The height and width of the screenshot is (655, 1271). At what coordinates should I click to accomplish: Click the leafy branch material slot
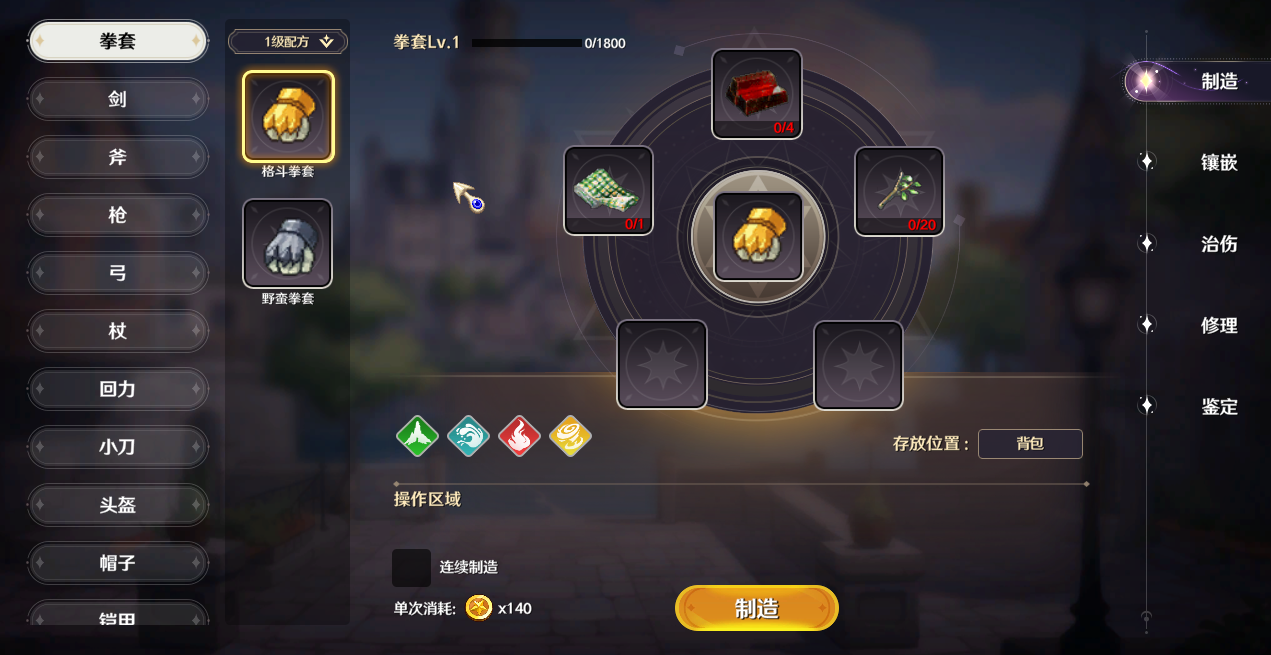click(899, 191)
